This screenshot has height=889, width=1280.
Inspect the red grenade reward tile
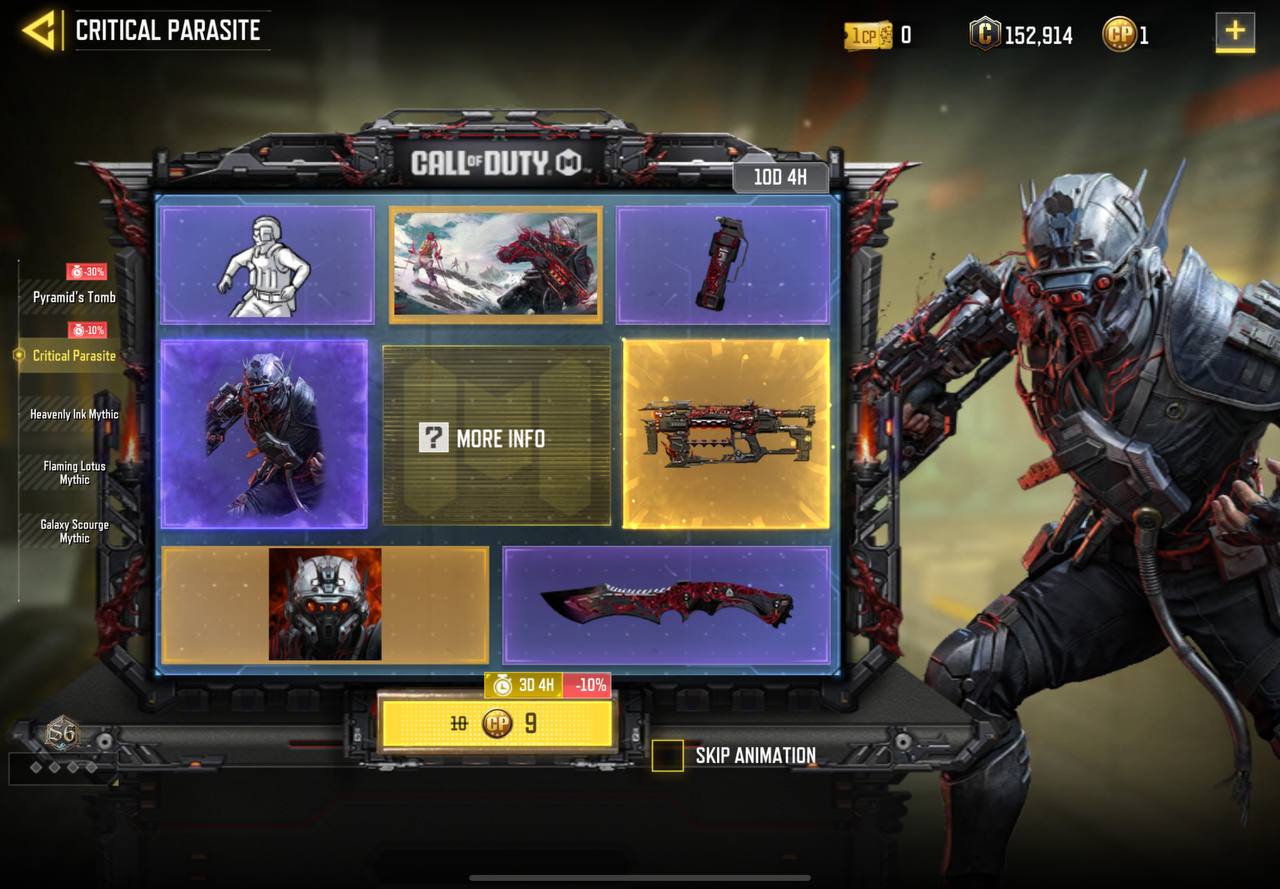[x=722, y=265]
